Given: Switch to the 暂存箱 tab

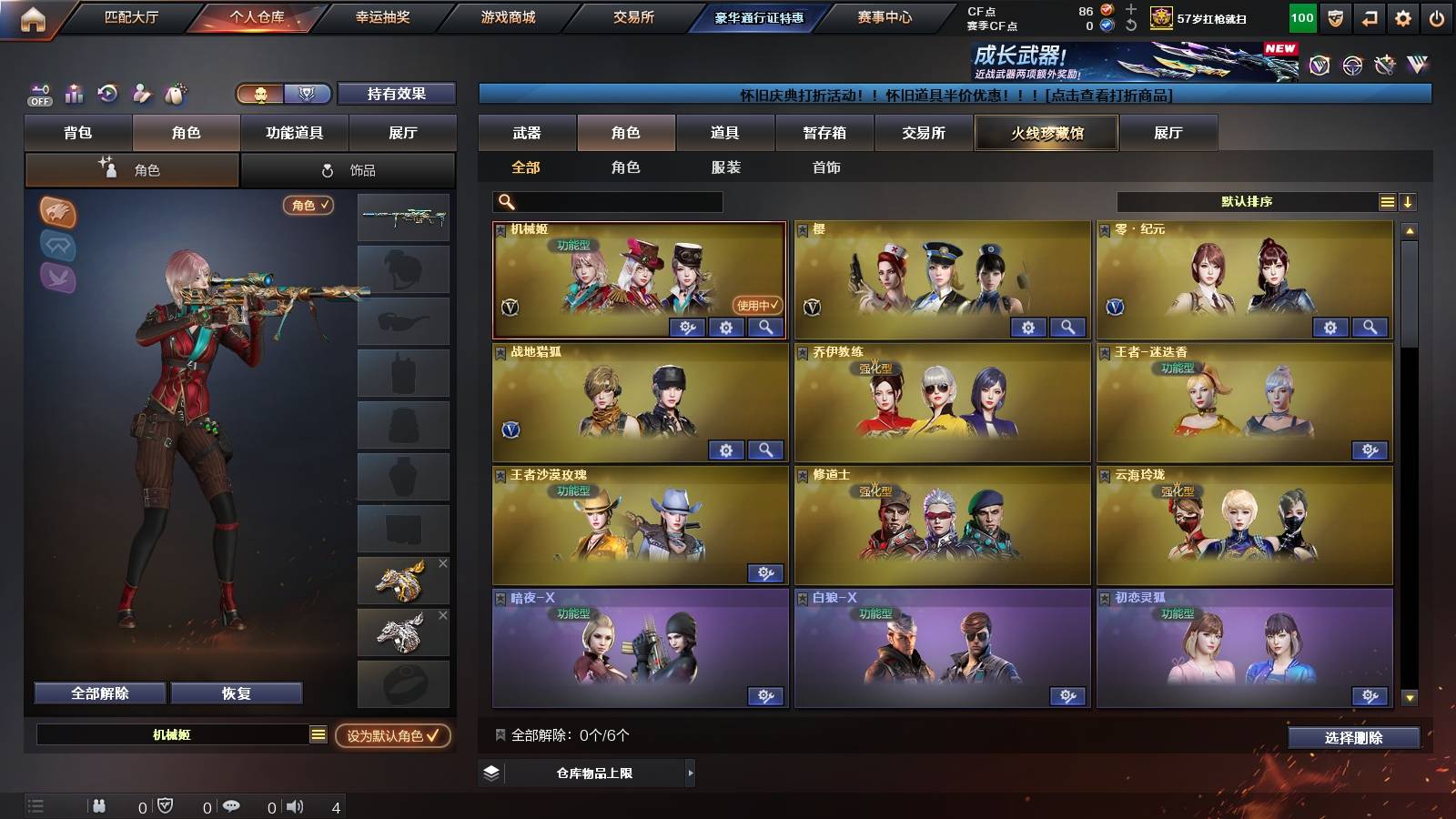Looking at the screenshot, I should (823, 133).
